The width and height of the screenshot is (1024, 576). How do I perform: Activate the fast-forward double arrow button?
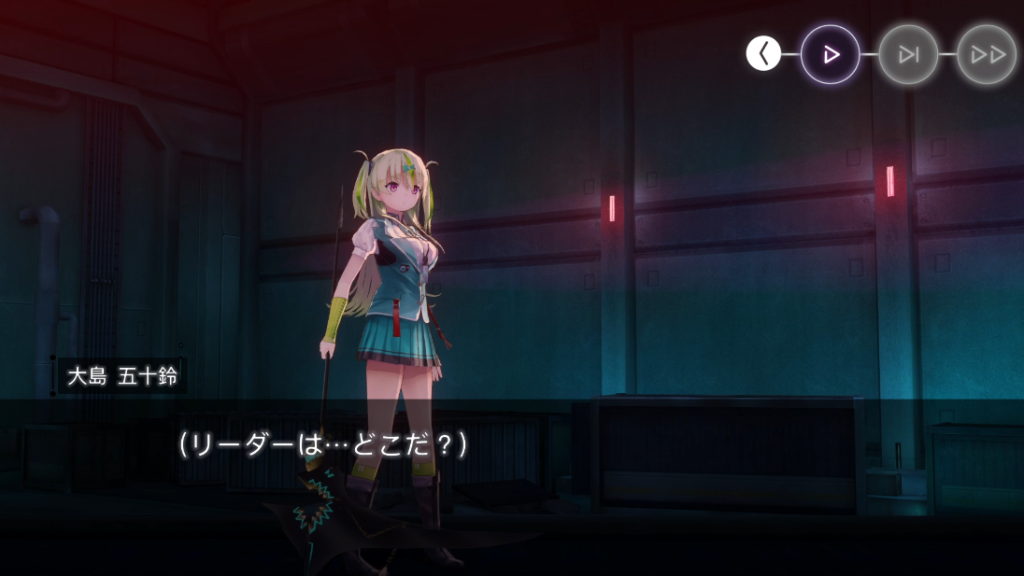point(986,54)
